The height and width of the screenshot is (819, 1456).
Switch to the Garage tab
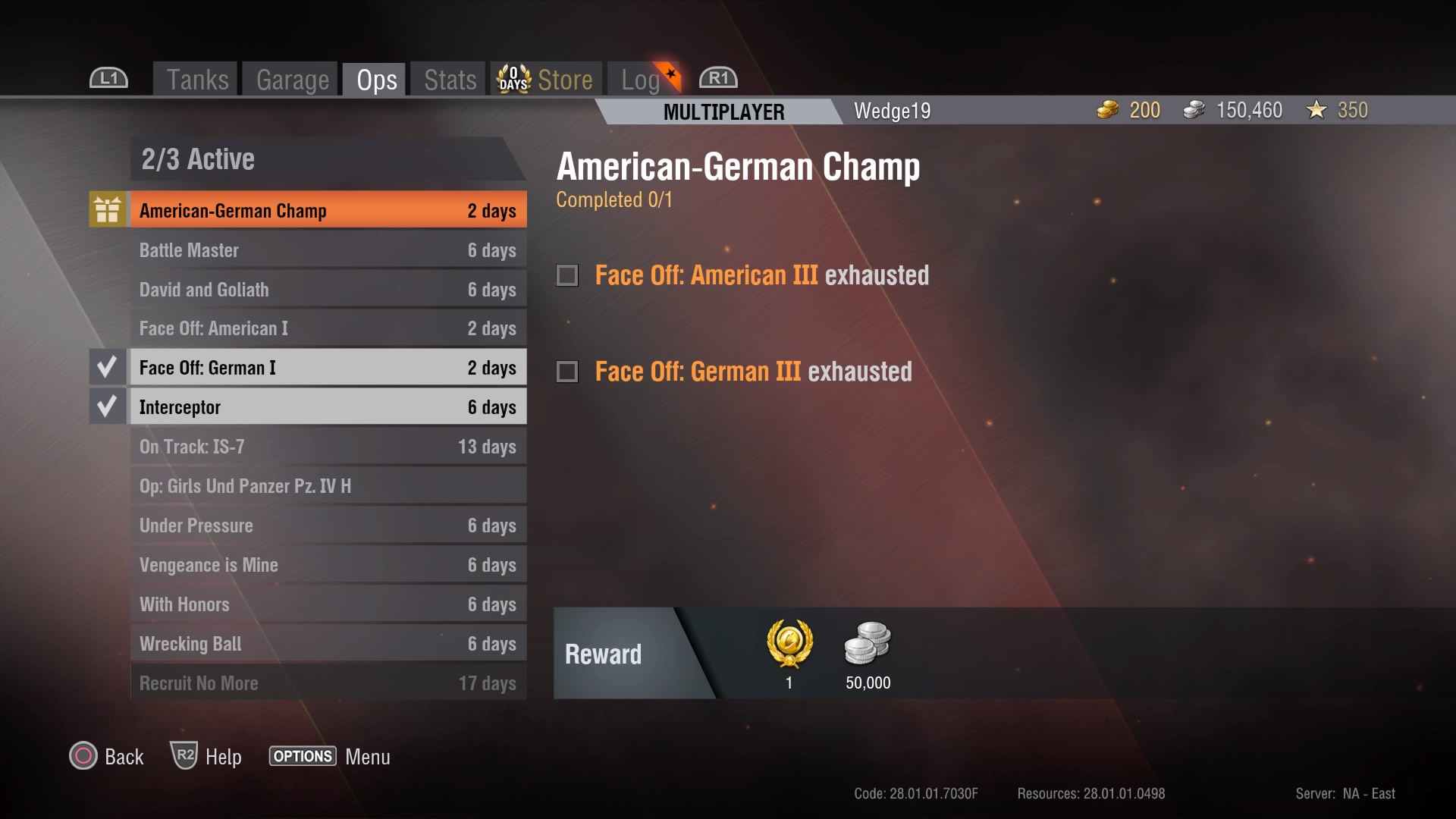pyautogui.click(x=292, y=78)
